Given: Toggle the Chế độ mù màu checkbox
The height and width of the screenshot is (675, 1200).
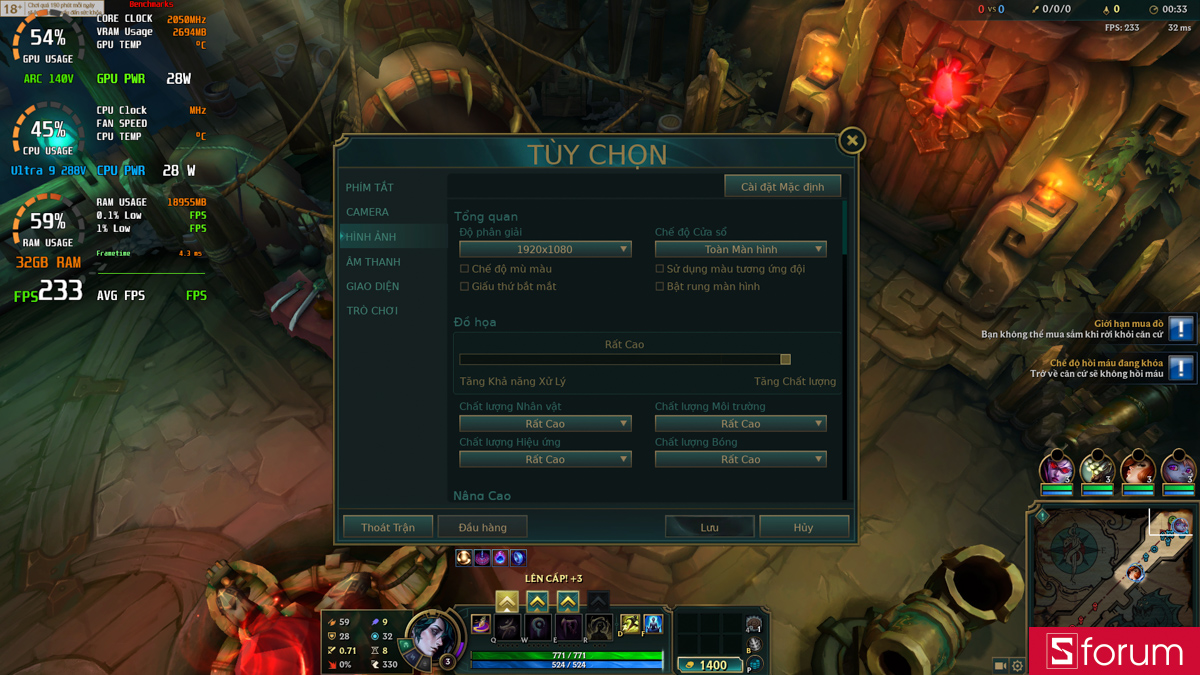Looking at the screenshot, I should [x=464, y=269].
